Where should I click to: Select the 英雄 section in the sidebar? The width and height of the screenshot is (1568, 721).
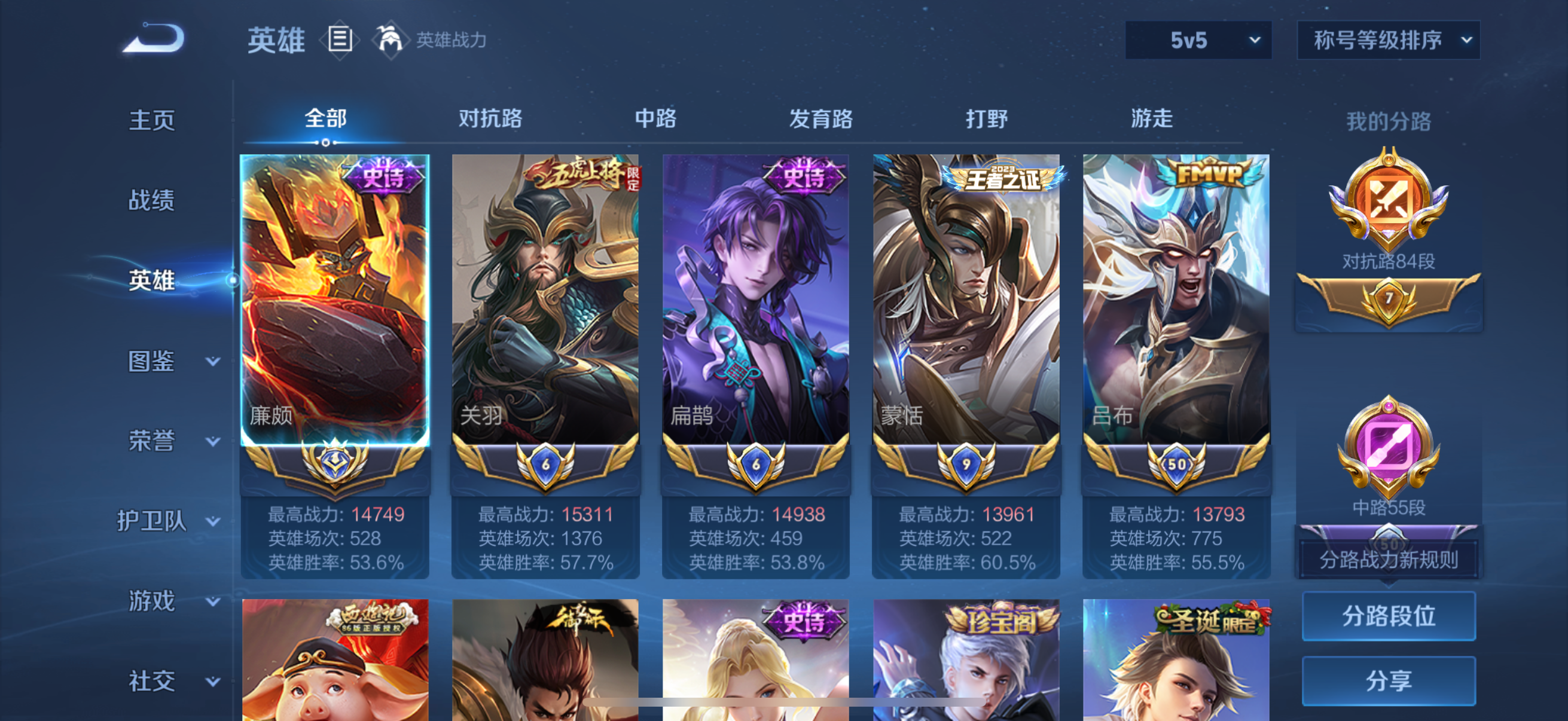150,281
